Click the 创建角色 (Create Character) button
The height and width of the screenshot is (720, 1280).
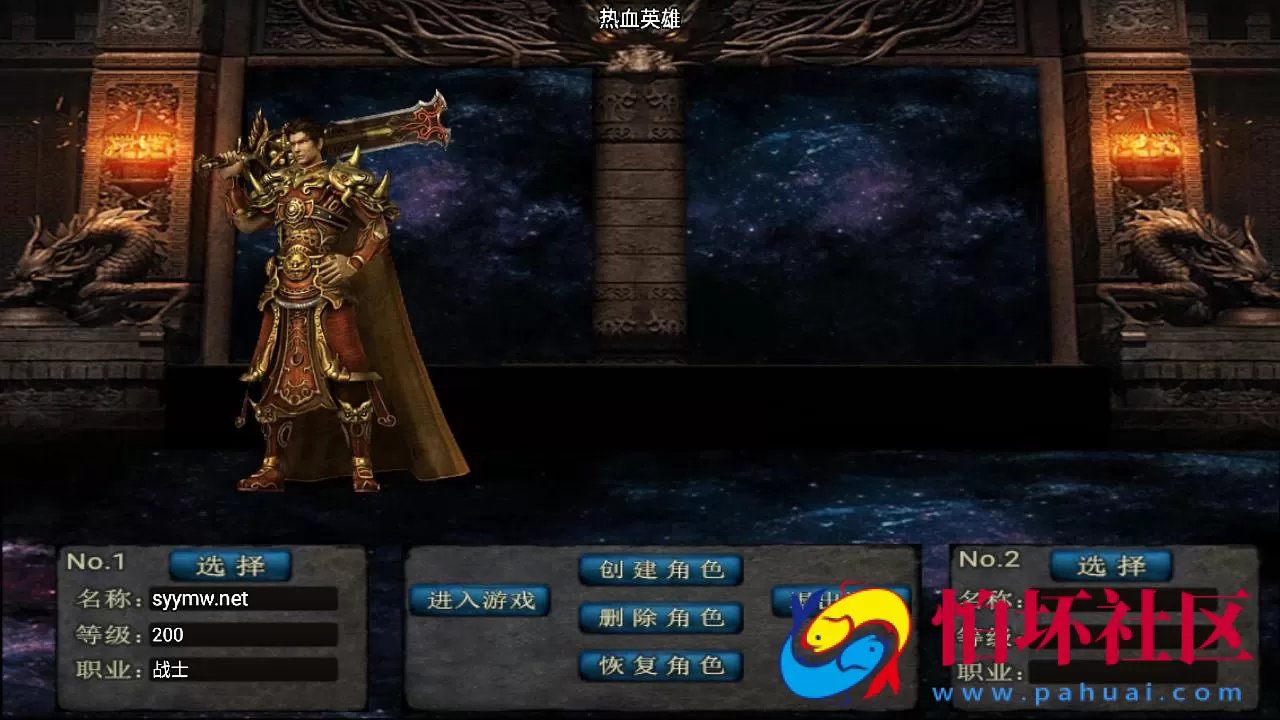[x=660, y=570]
